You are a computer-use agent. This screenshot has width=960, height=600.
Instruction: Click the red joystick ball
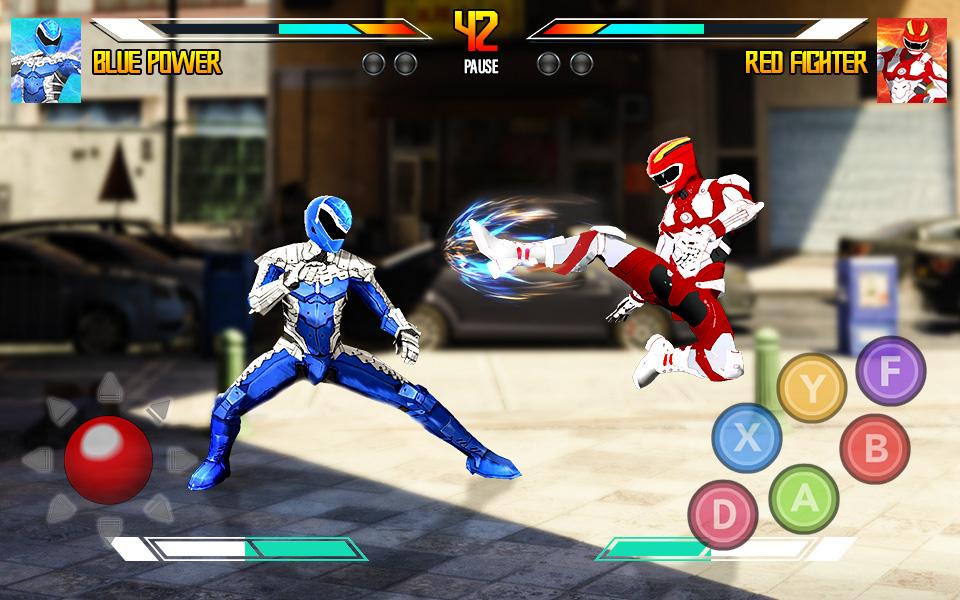tap(108, 459)
